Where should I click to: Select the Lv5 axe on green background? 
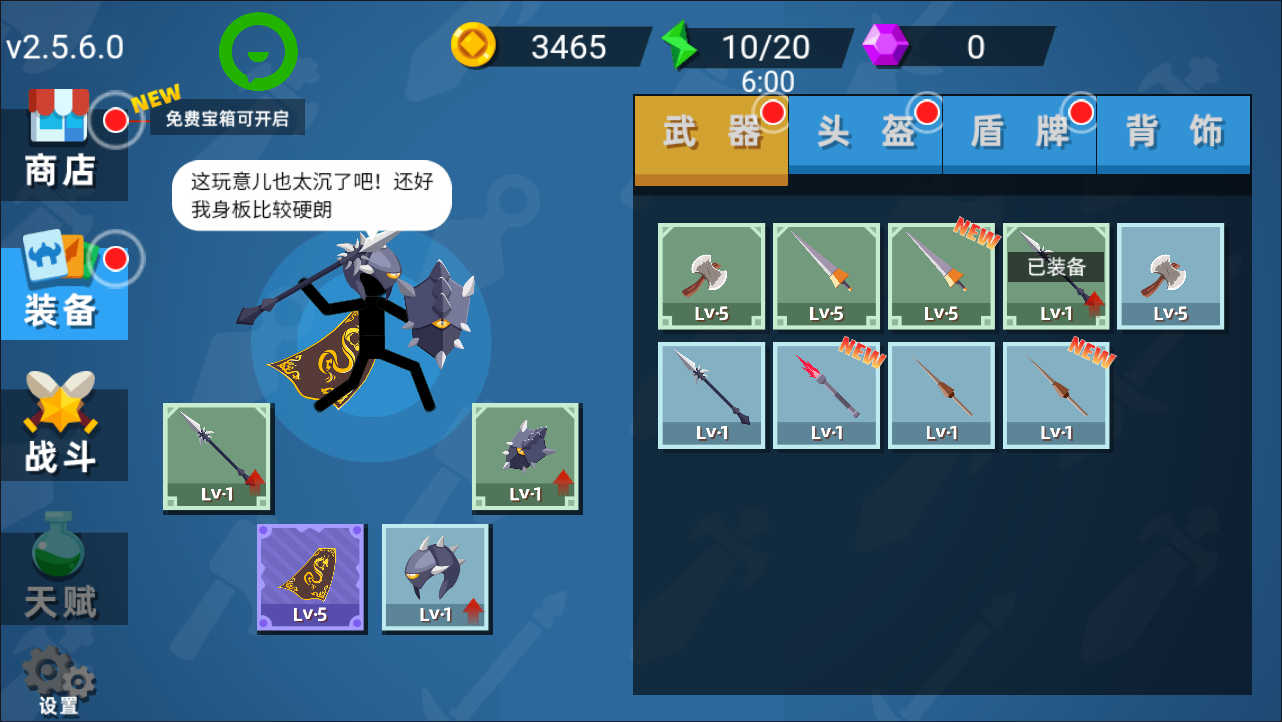pos(711,276)
